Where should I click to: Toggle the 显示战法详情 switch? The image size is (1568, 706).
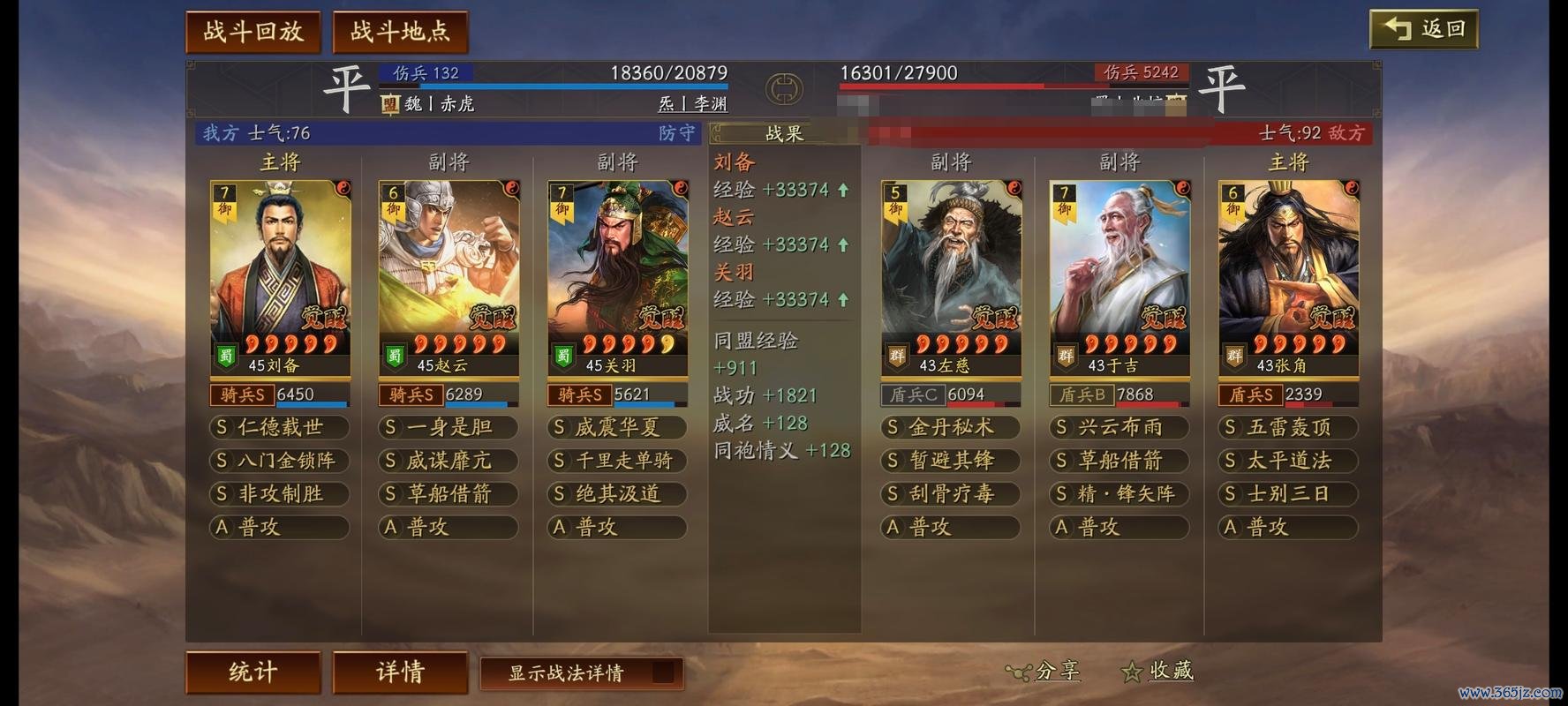(662, 673)
